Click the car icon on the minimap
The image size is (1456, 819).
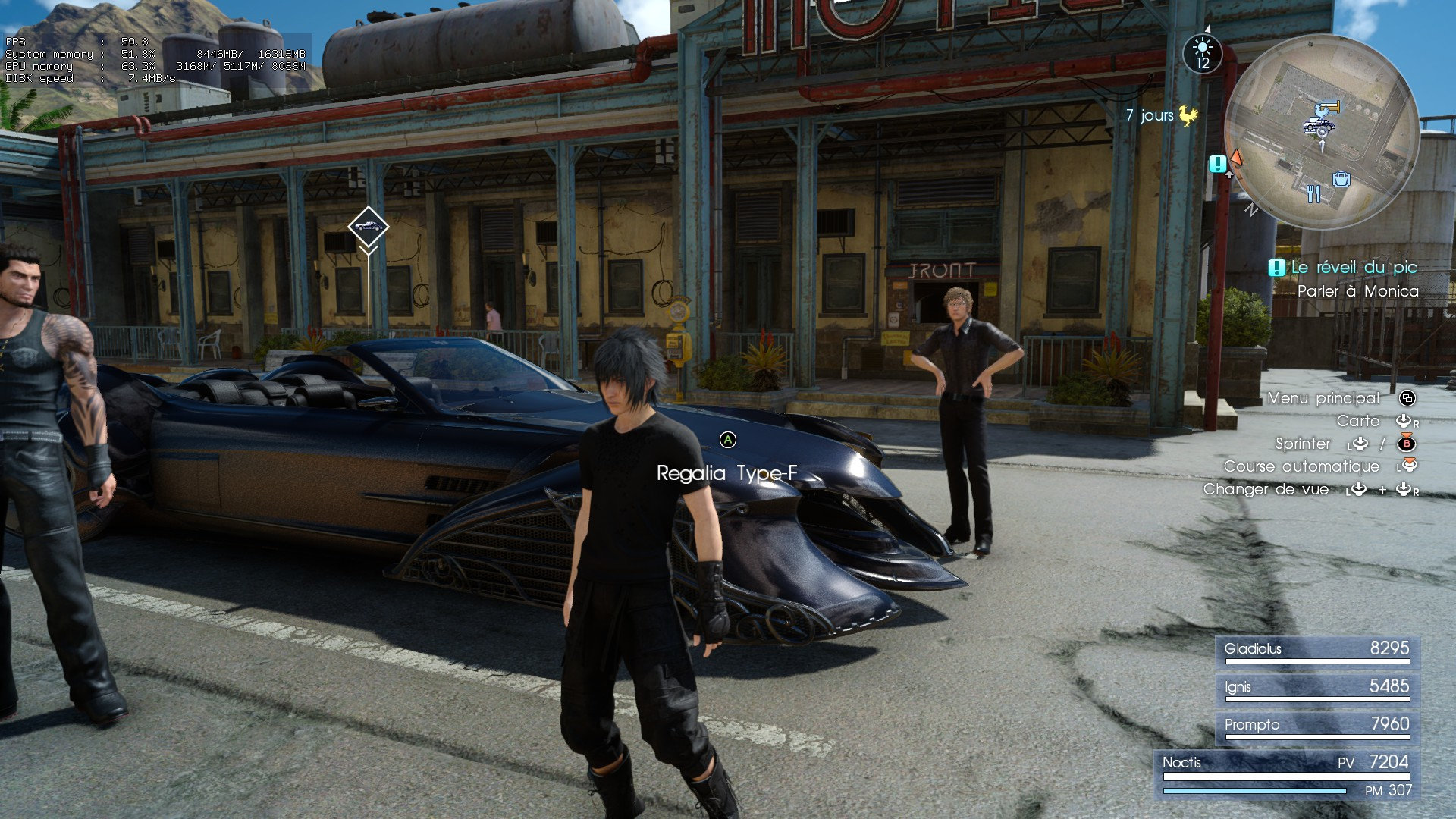pos(1318,124)
